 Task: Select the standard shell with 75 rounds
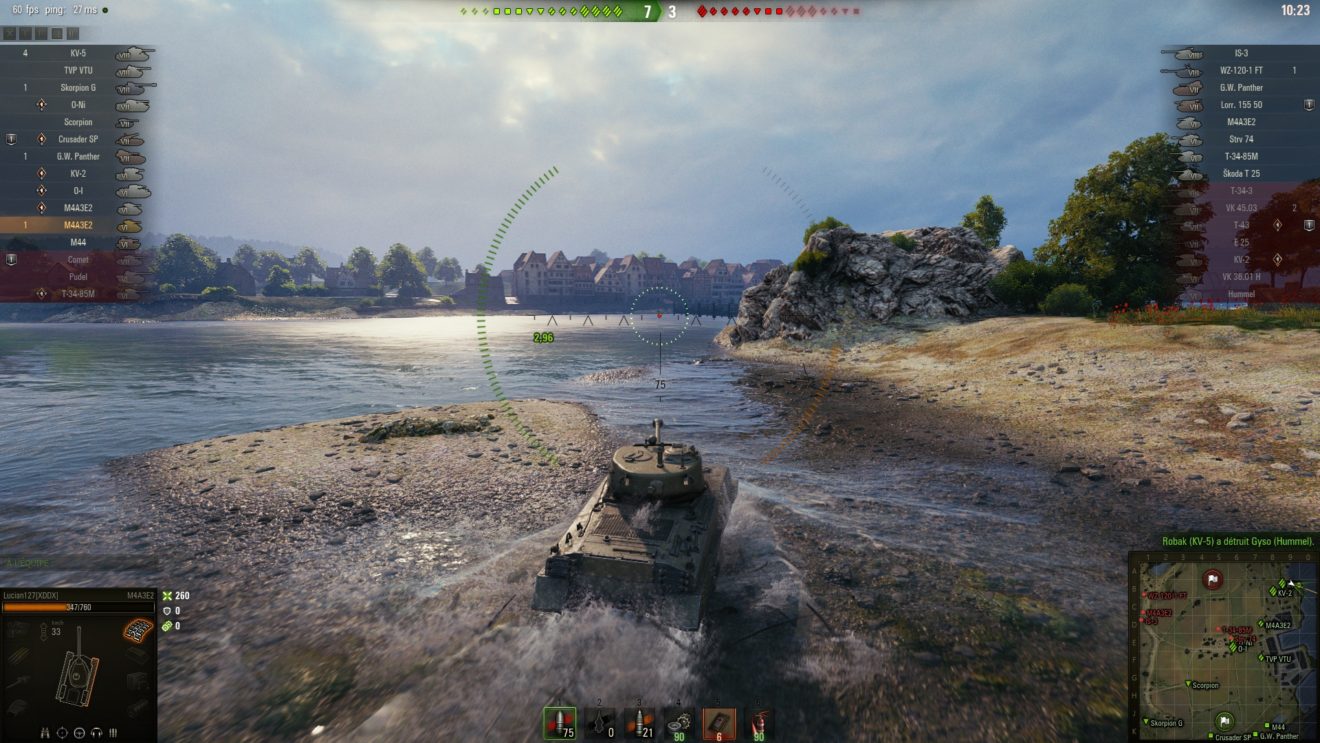560,722
